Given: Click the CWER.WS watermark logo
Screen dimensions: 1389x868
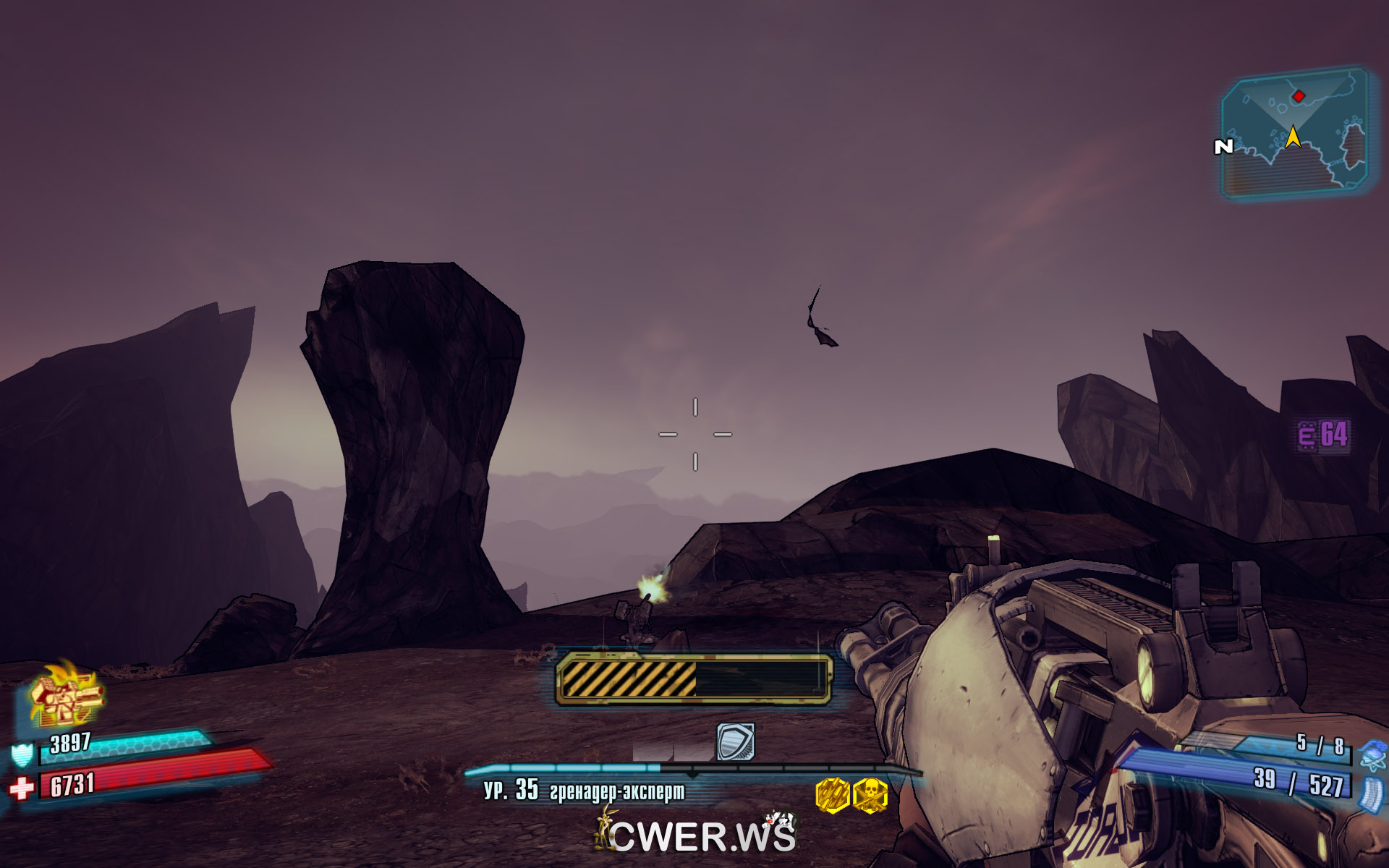Looking at the screenshot, I should [699, 835].
